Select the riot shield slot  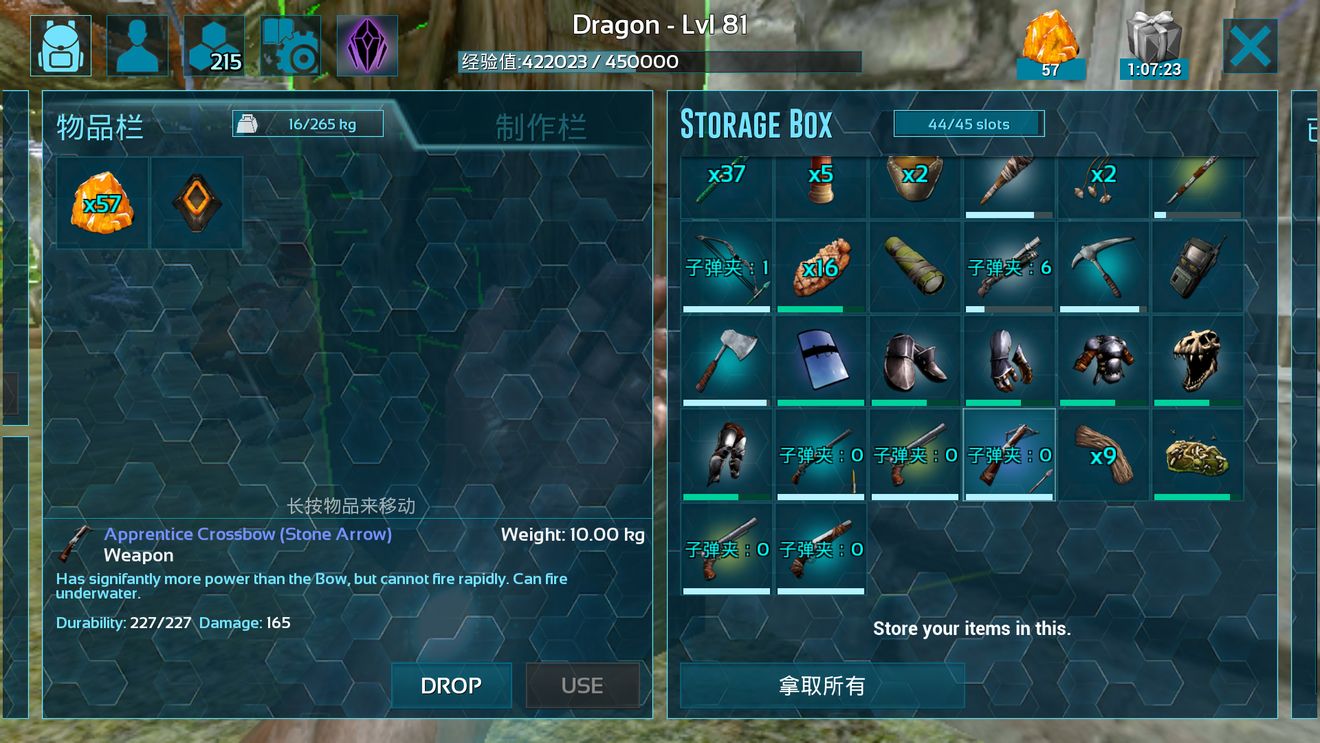pyautogui.click(x=820, y=360)
